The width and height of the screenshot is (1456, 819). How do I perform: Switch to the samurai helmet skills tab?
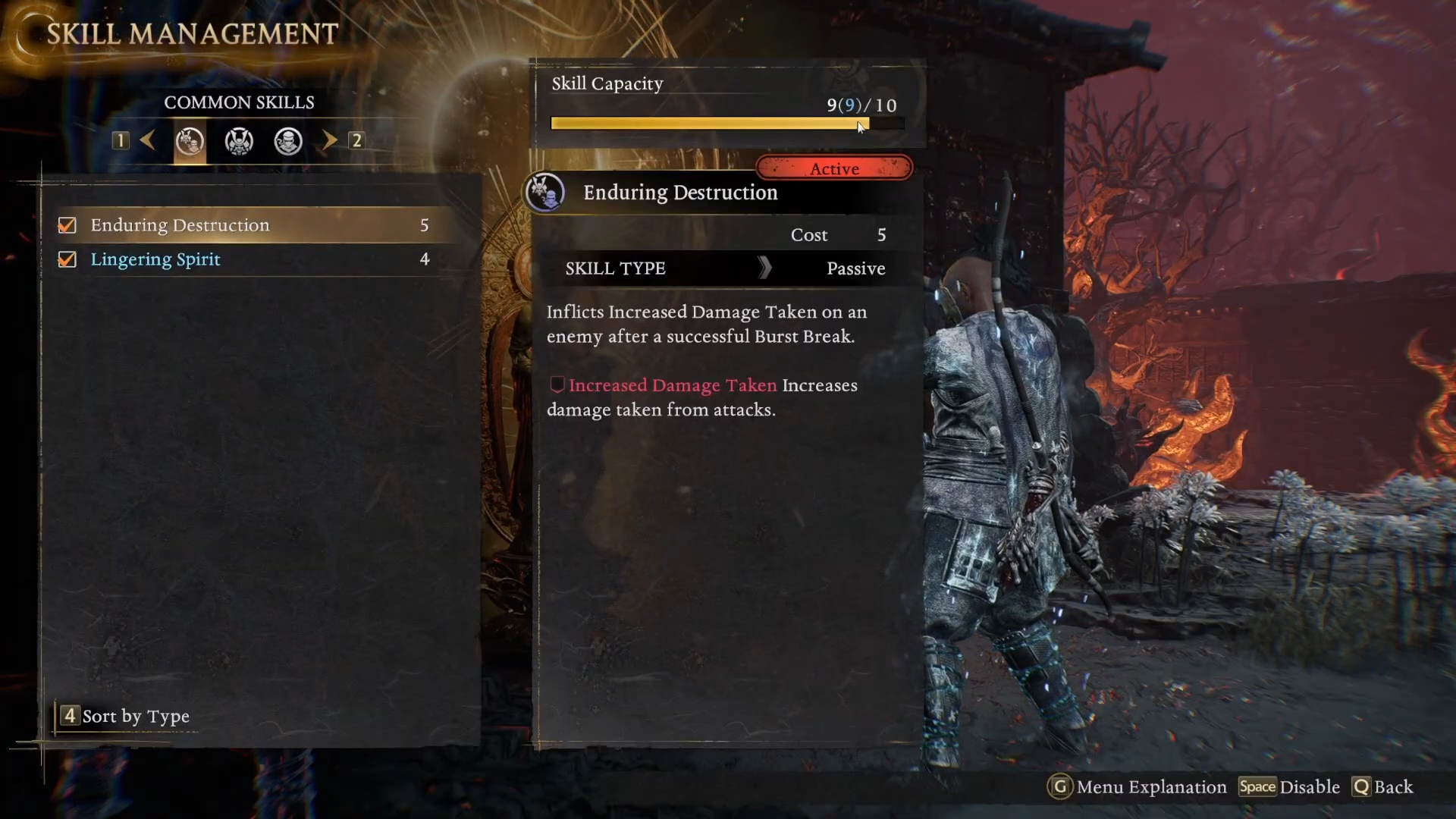(239, 141)
